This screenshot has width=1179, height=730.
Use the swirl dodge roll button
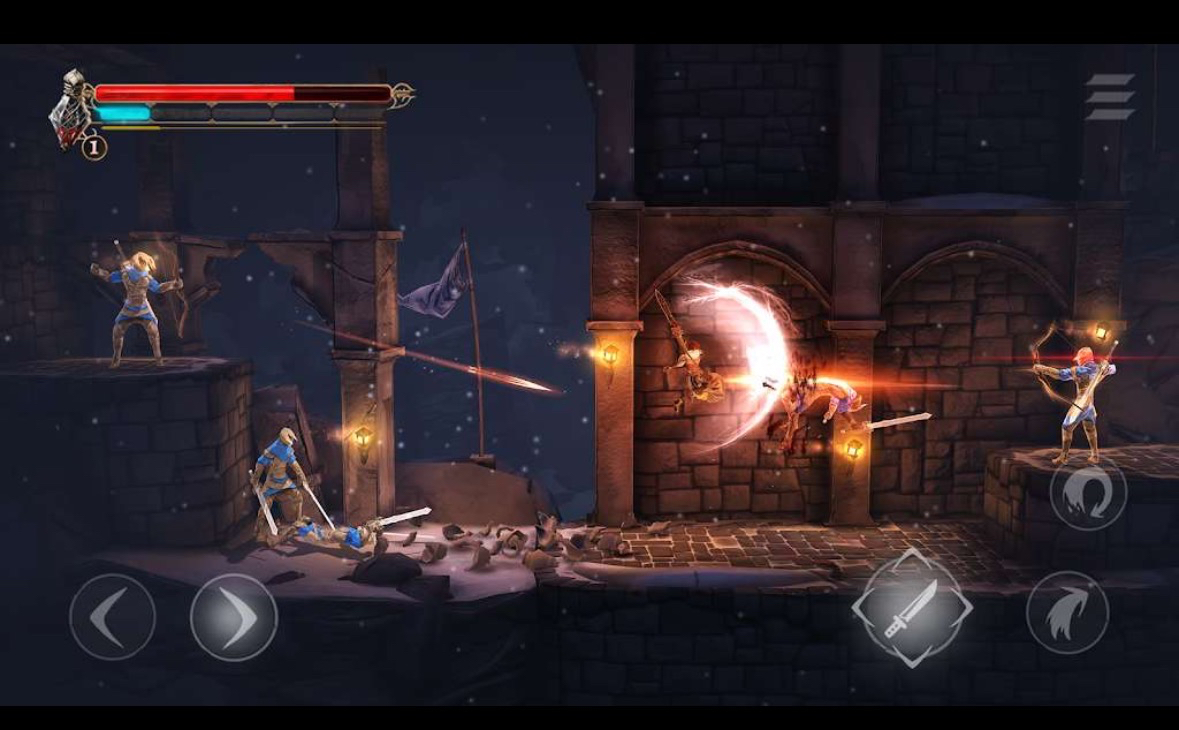(x=1088, y=494)
